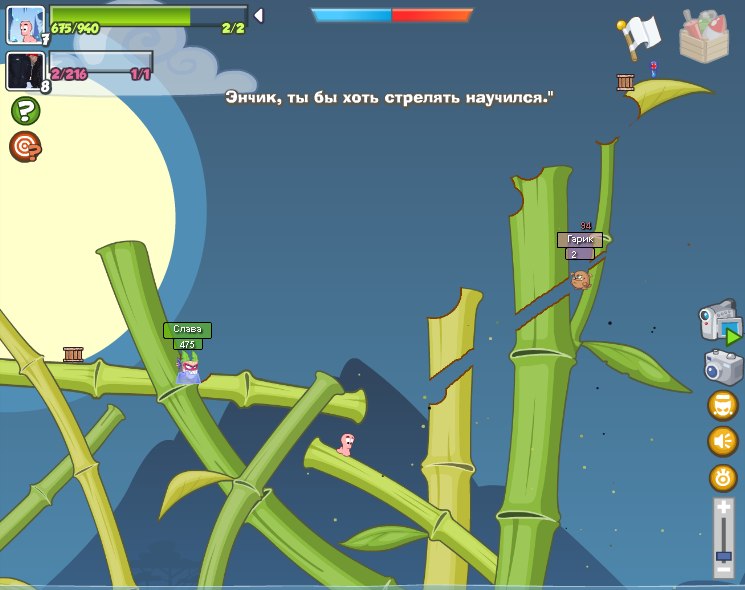Open the weapon crate inventory
This screenshot has height=590, width=745.
point(703,37)
